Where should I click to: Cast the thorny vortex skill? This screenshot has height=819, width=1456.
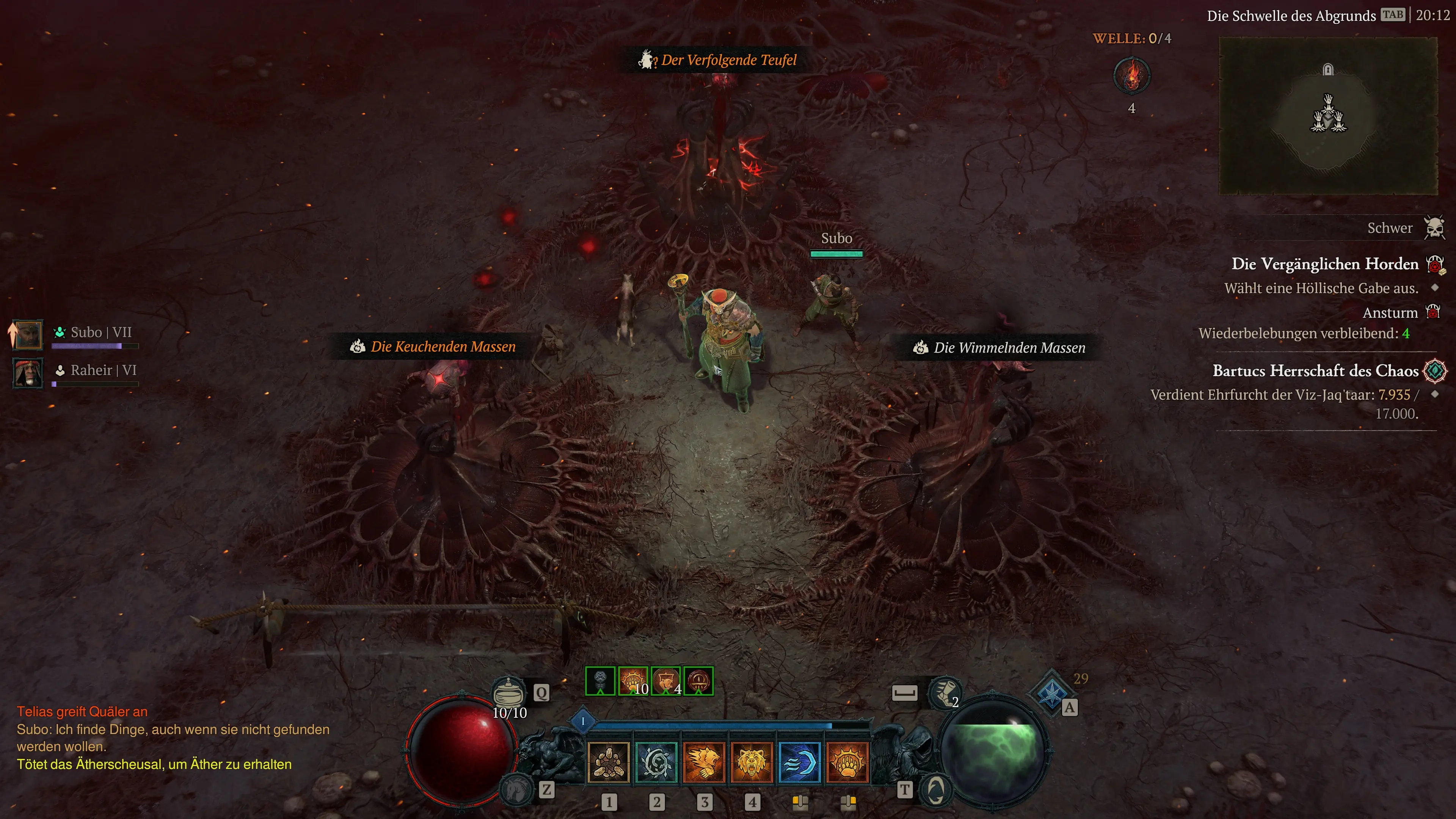point(656,763)
